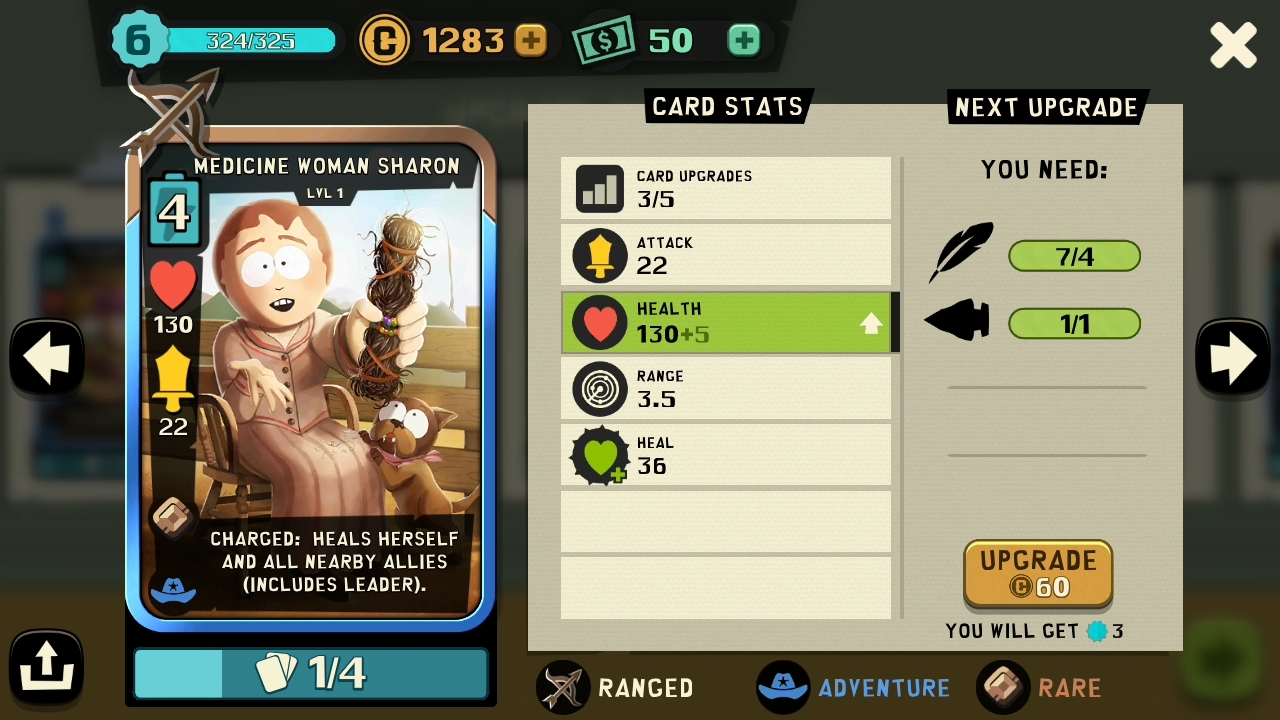Screen dimensions: 1280x720
Task: Tap the arrowhead upgrade material icon
Action: 958,322
